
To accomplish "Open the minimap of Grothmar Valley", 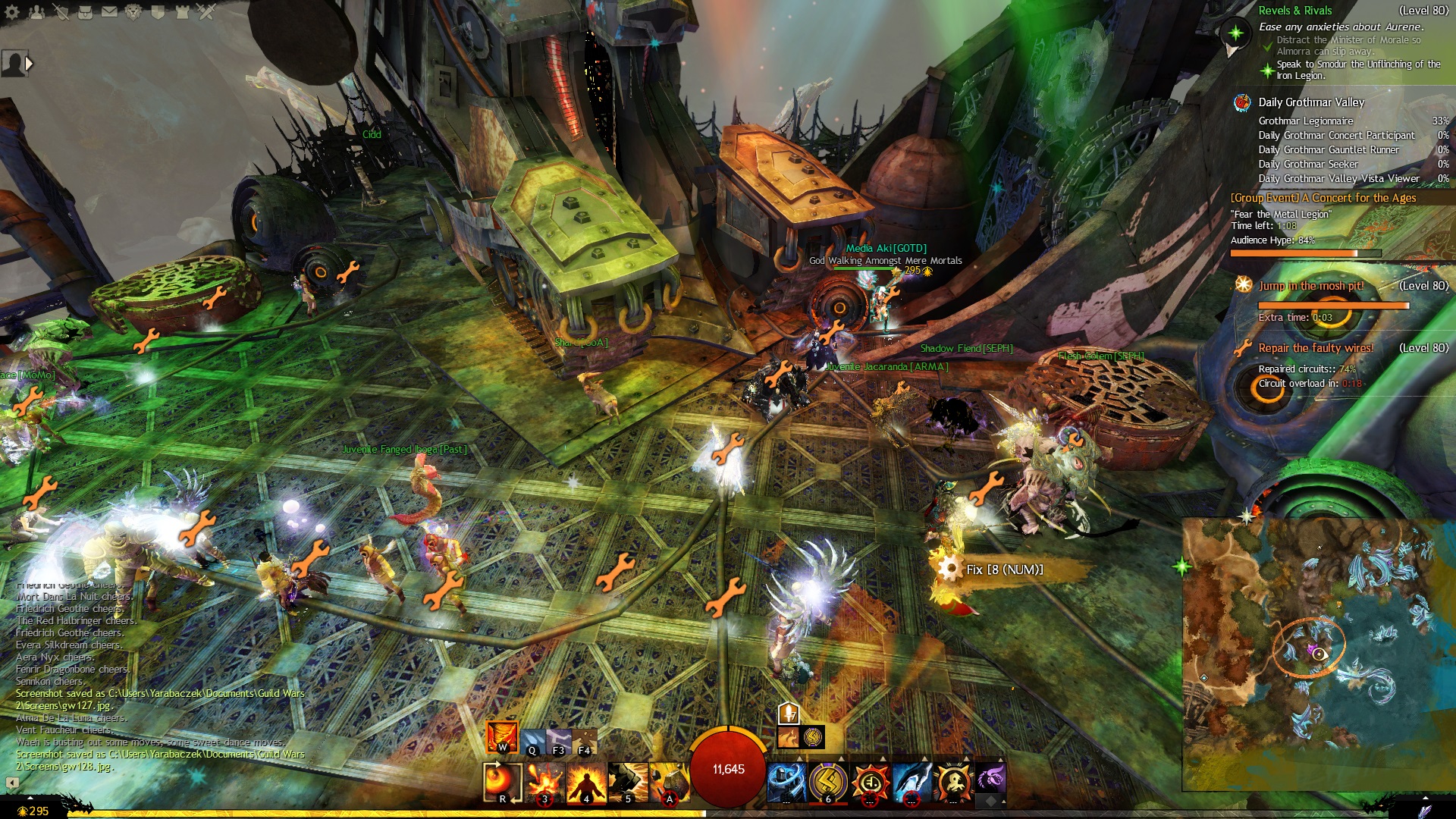I will [x=1318, y=654].
